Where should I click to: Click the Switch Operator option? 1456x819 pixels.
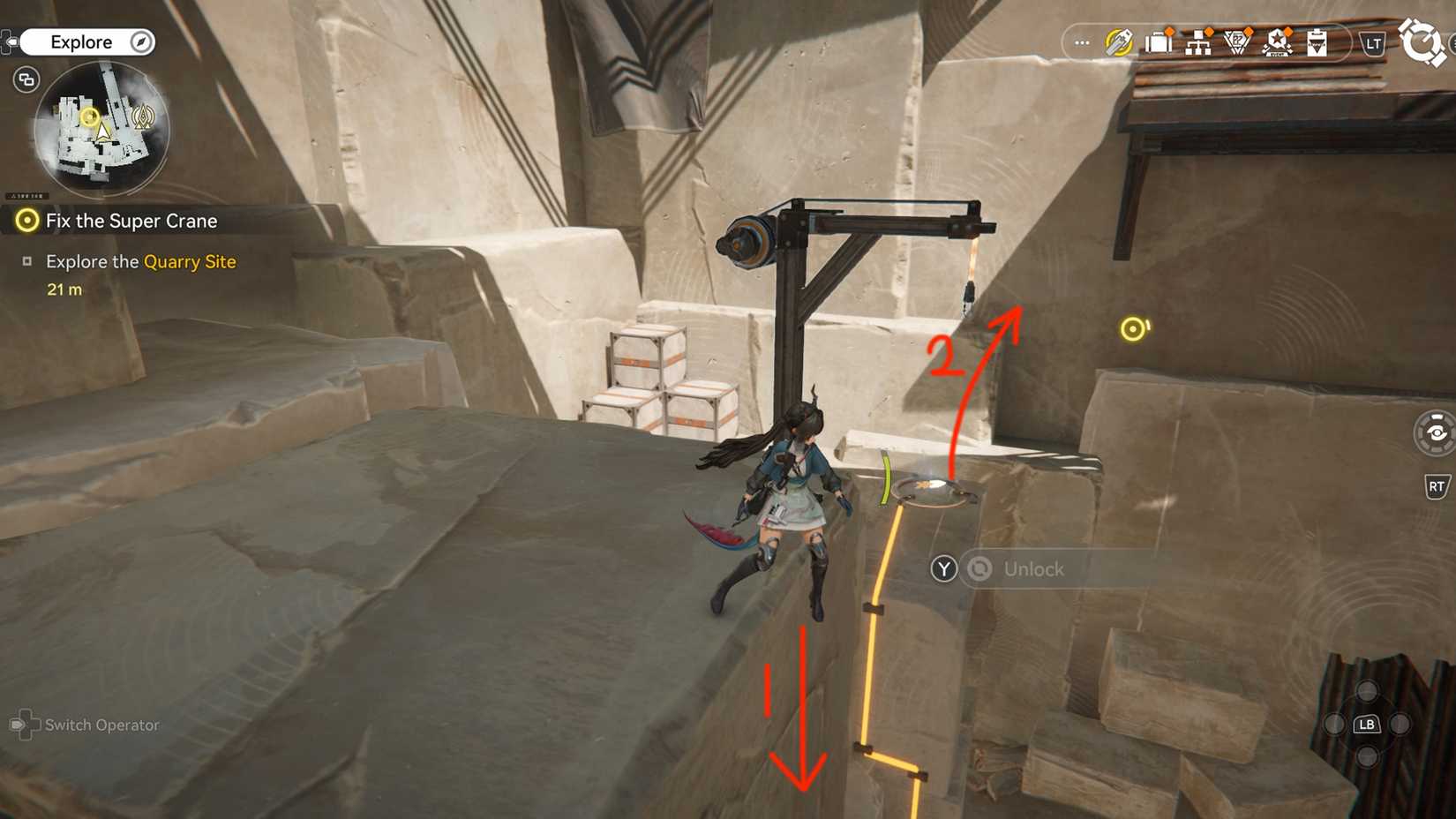coord(94,725)
